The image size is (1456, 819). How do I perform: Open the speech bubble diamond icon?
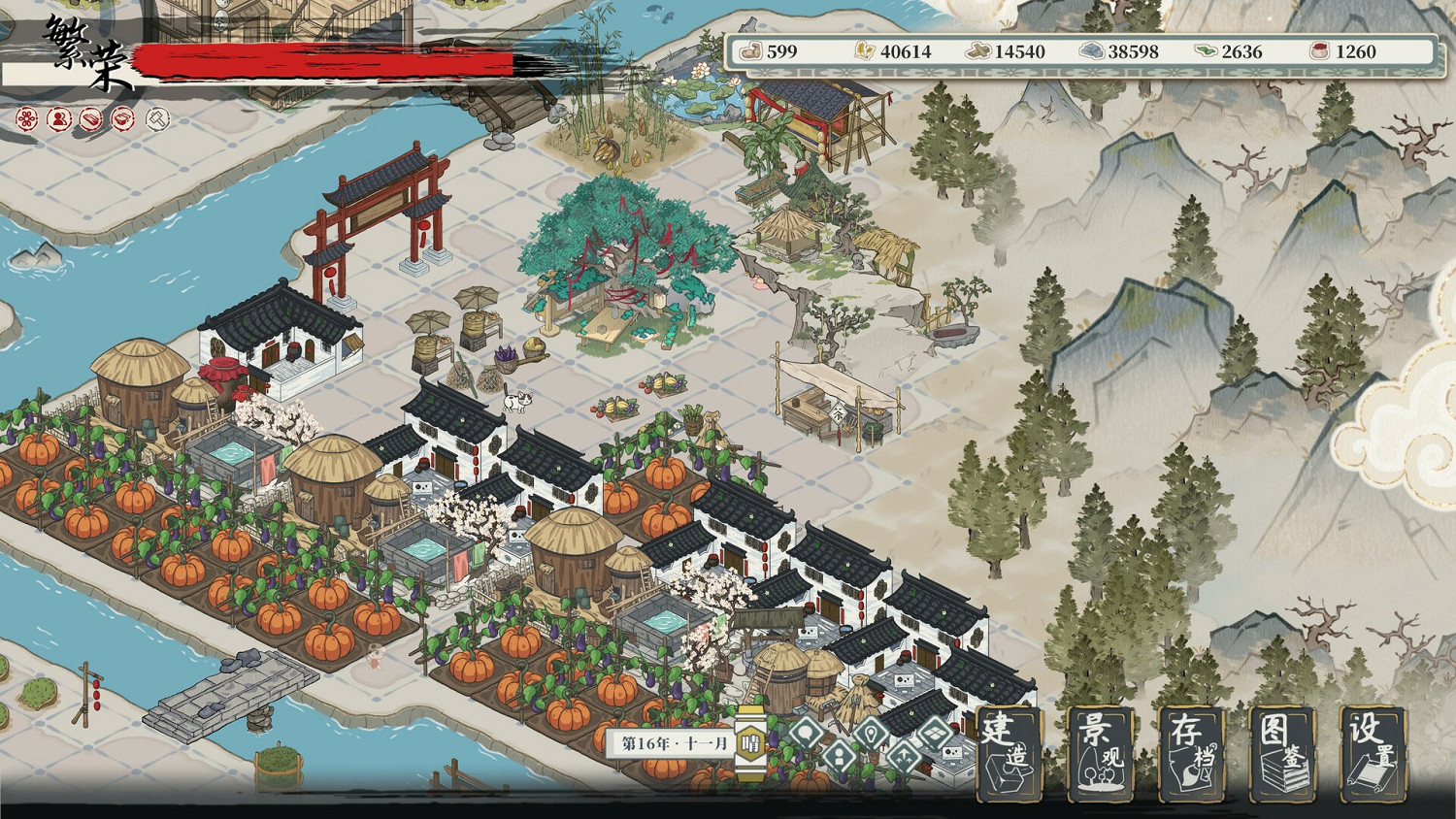coord(806,733)
